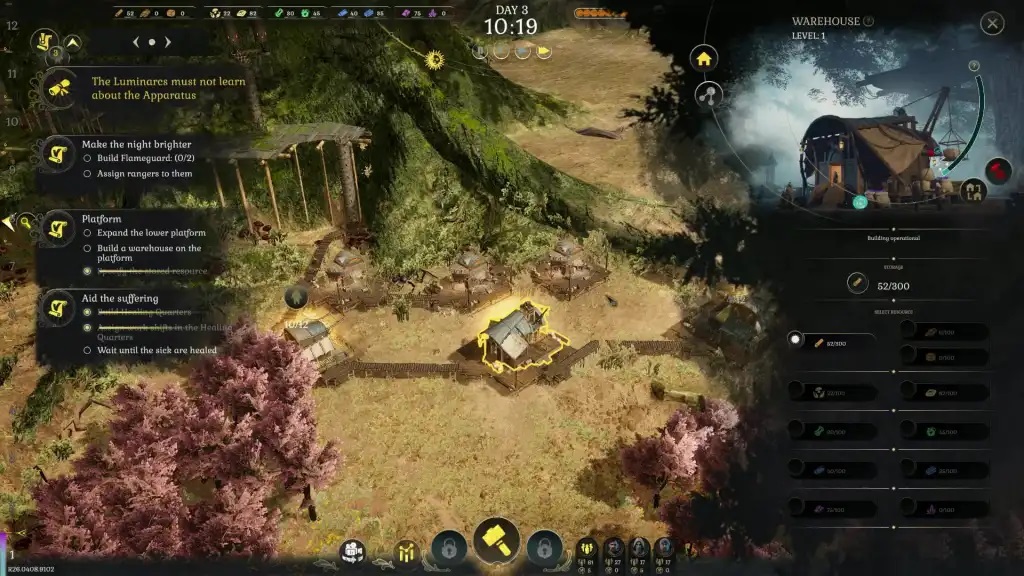Show the previous objectives page arrow

(x=135, y=42)
